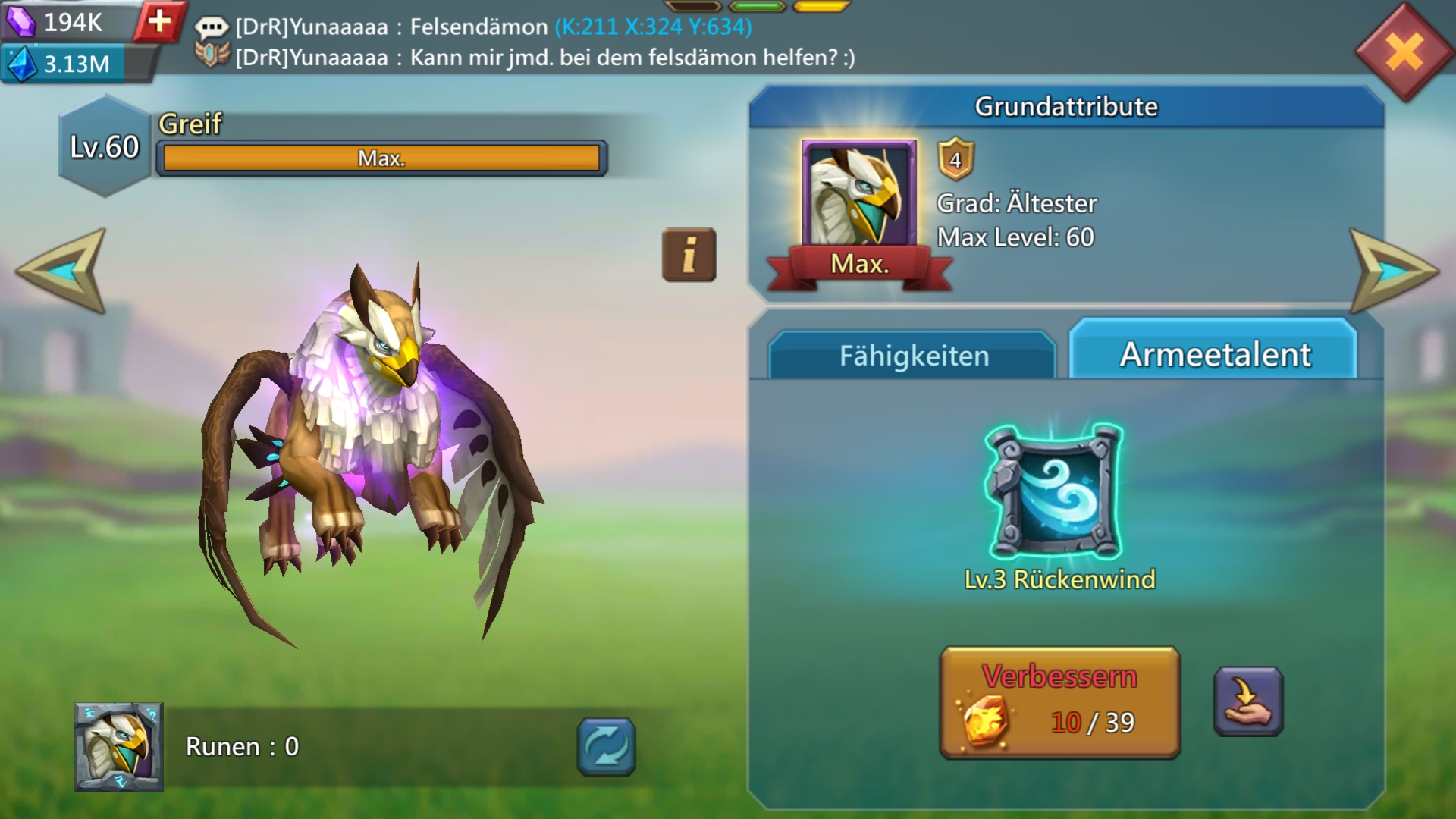Add more purple gems with plus button
Viewport: 1456px width, 819px height.
click(159, 21)
